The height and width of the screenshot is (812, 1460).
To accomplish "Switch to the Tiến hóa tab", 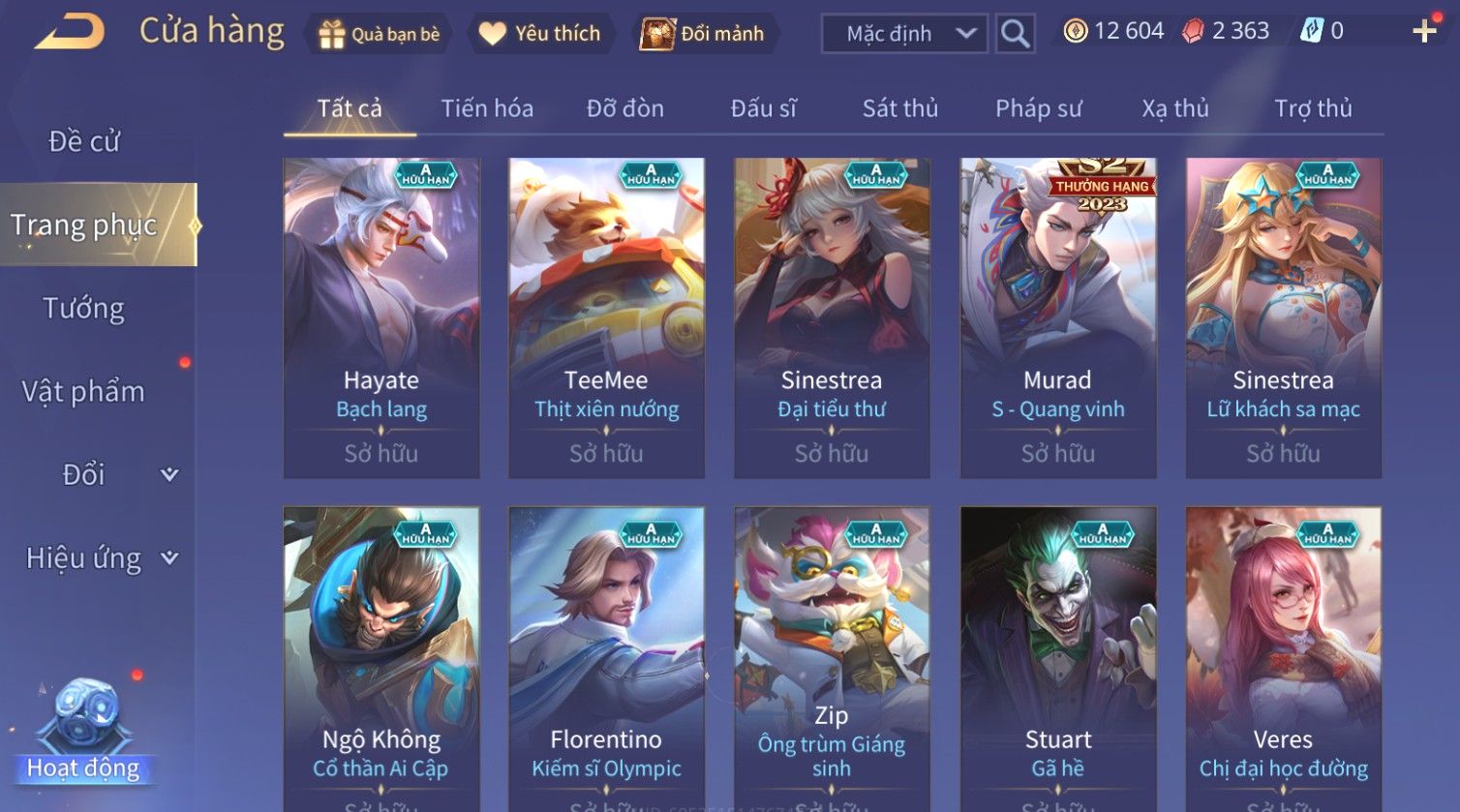I will (487, 108).
